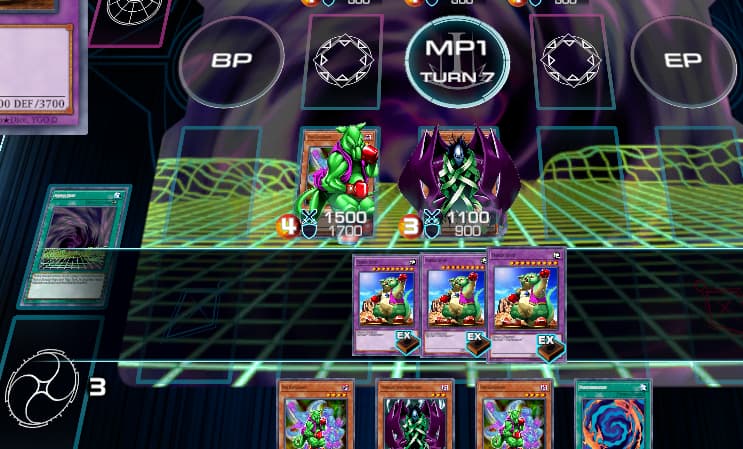
Task: End the turn with the EP button
Action: [683, 60]
